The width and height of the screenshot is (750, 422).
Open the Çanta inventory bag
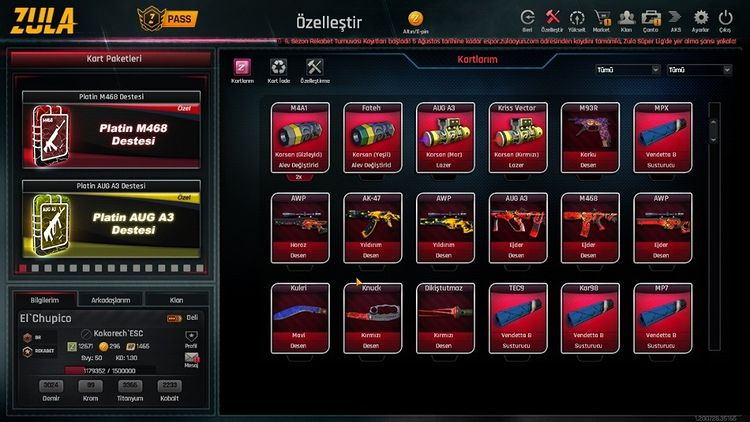(x=651, y=20)
